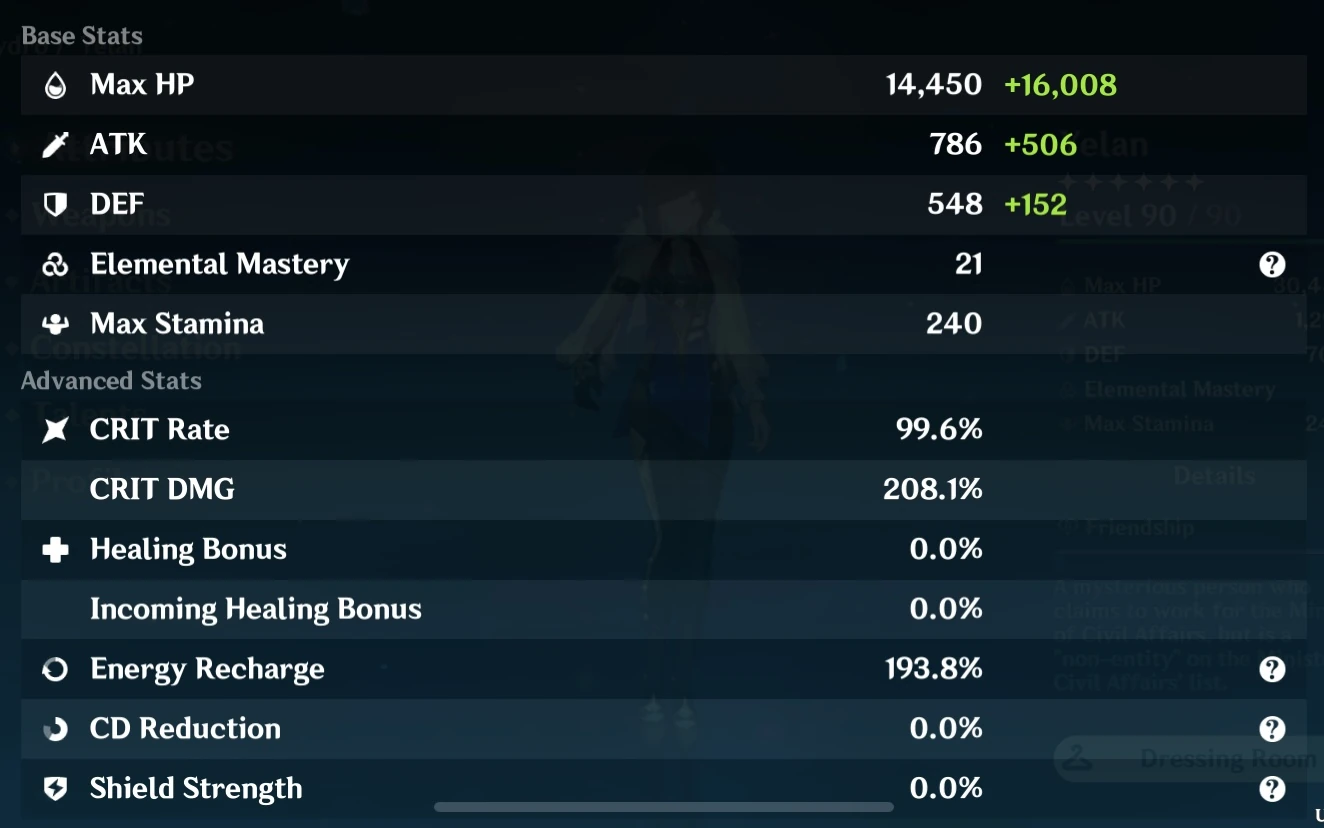The width and height of the screenshot is (1324, 828).
Task: Open Shield Strength help tooltip
Action: pos(1272,789)
